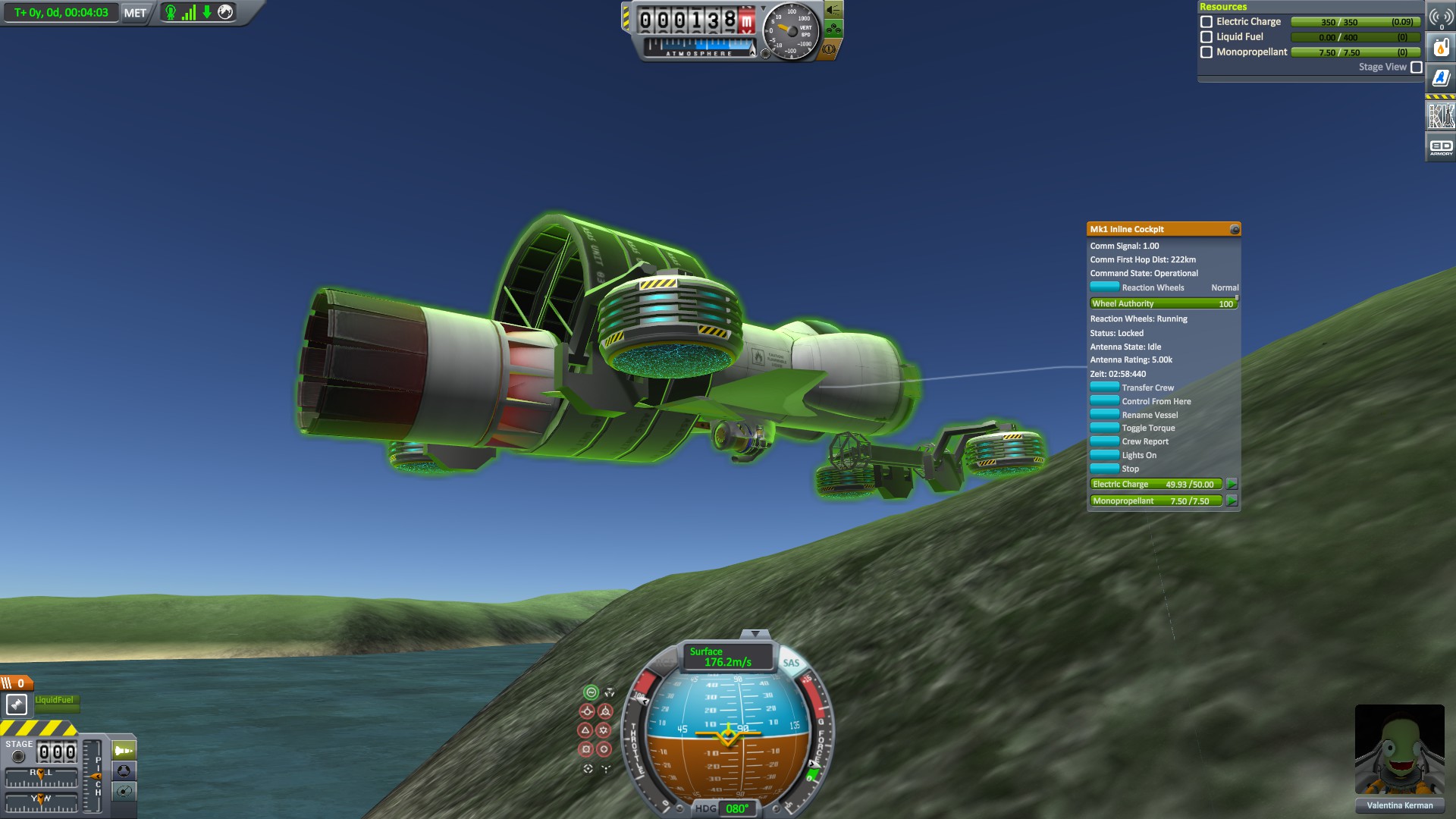Screen dimensions: 1456x819
Task: Toggle the SAS button on the navball
Action: click(x=791, y=663)
